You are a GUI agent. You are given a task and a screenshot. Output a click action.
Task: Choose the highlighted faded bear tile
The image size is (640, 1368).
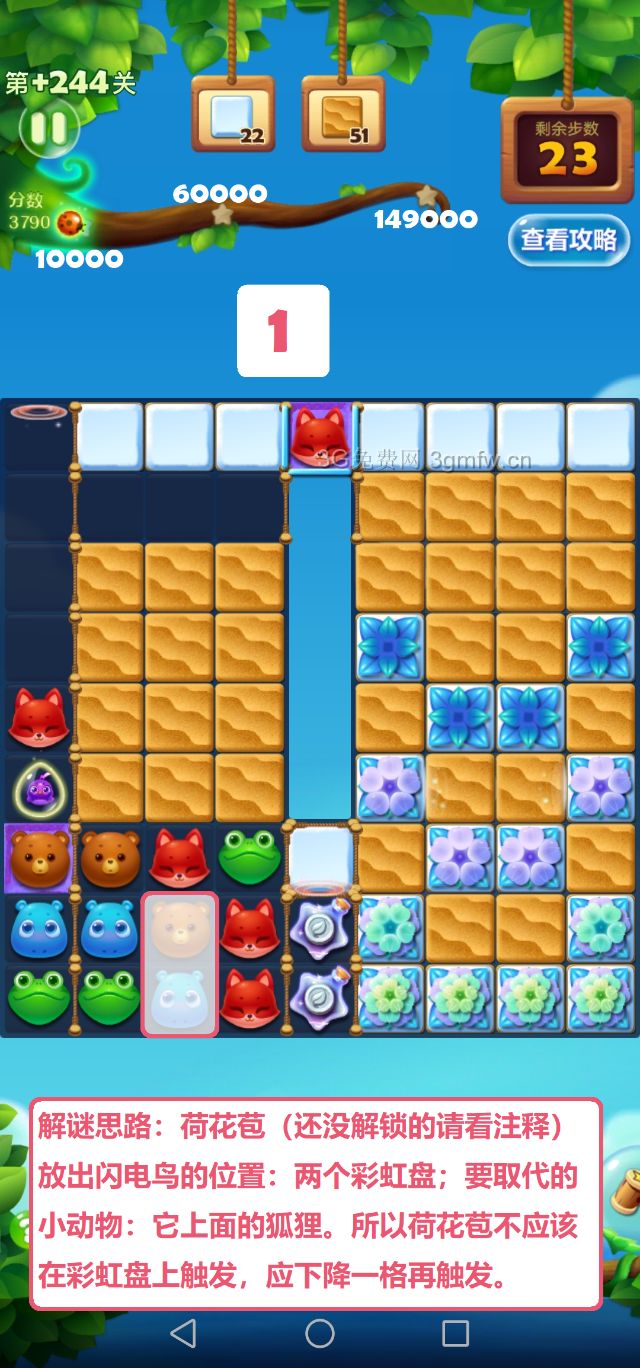(x=180, y=929)
